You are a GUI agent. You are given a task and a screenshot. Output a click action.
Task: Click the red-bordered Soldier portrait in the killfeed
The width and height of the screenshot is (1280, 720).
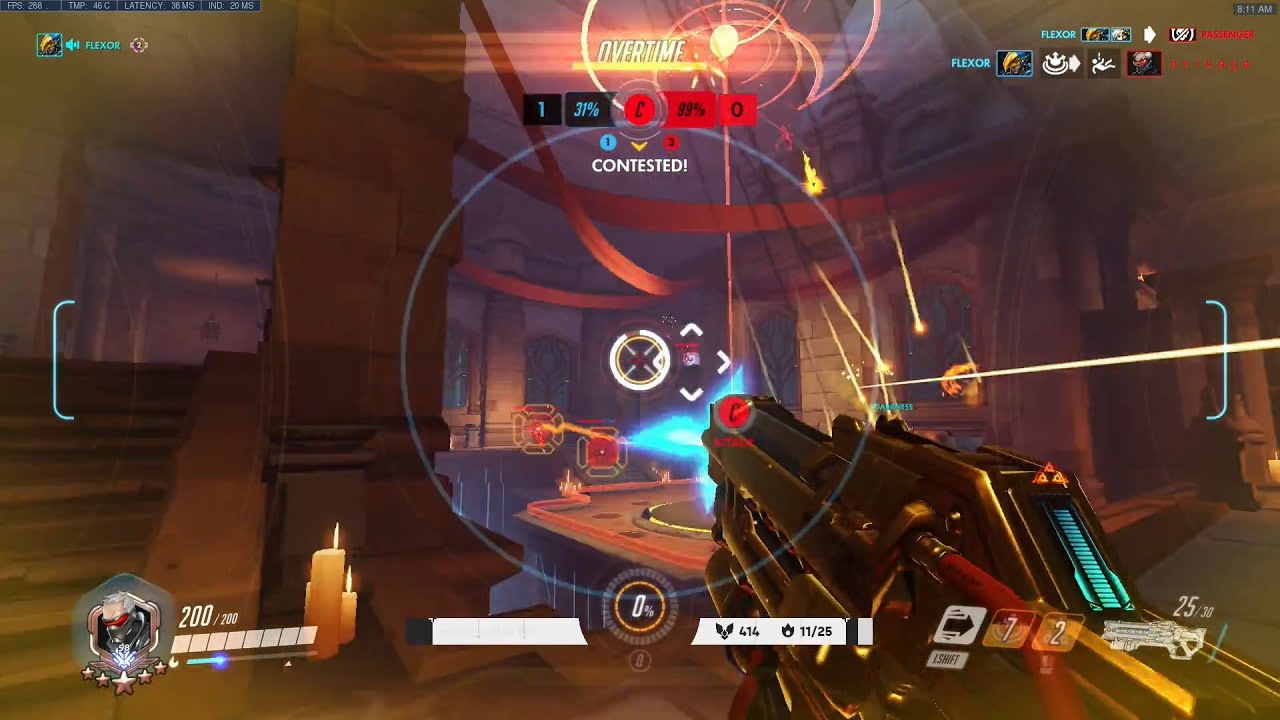tap(1143, 62)
